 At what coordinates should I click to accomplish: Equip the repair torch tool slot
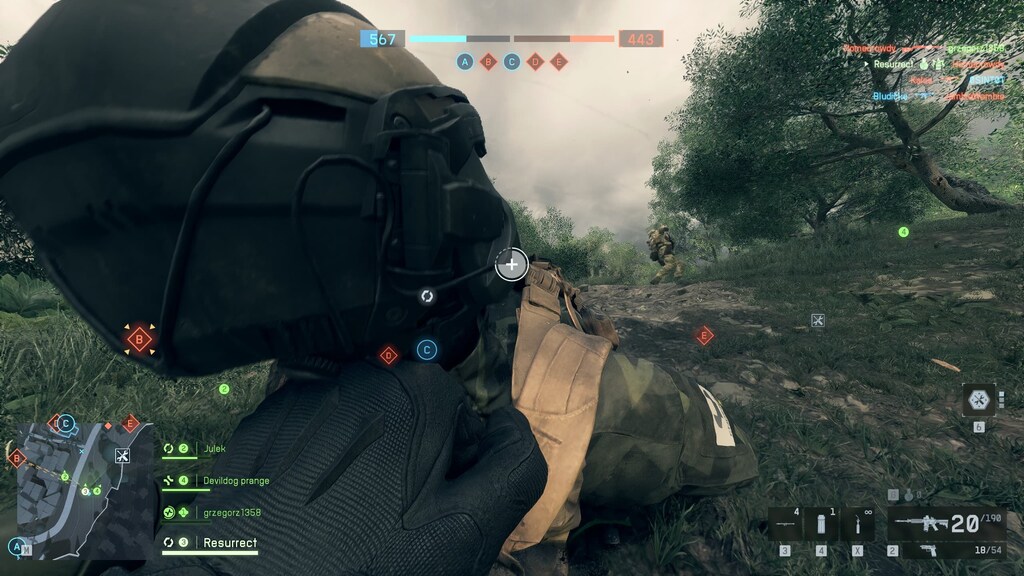(858, 524)
